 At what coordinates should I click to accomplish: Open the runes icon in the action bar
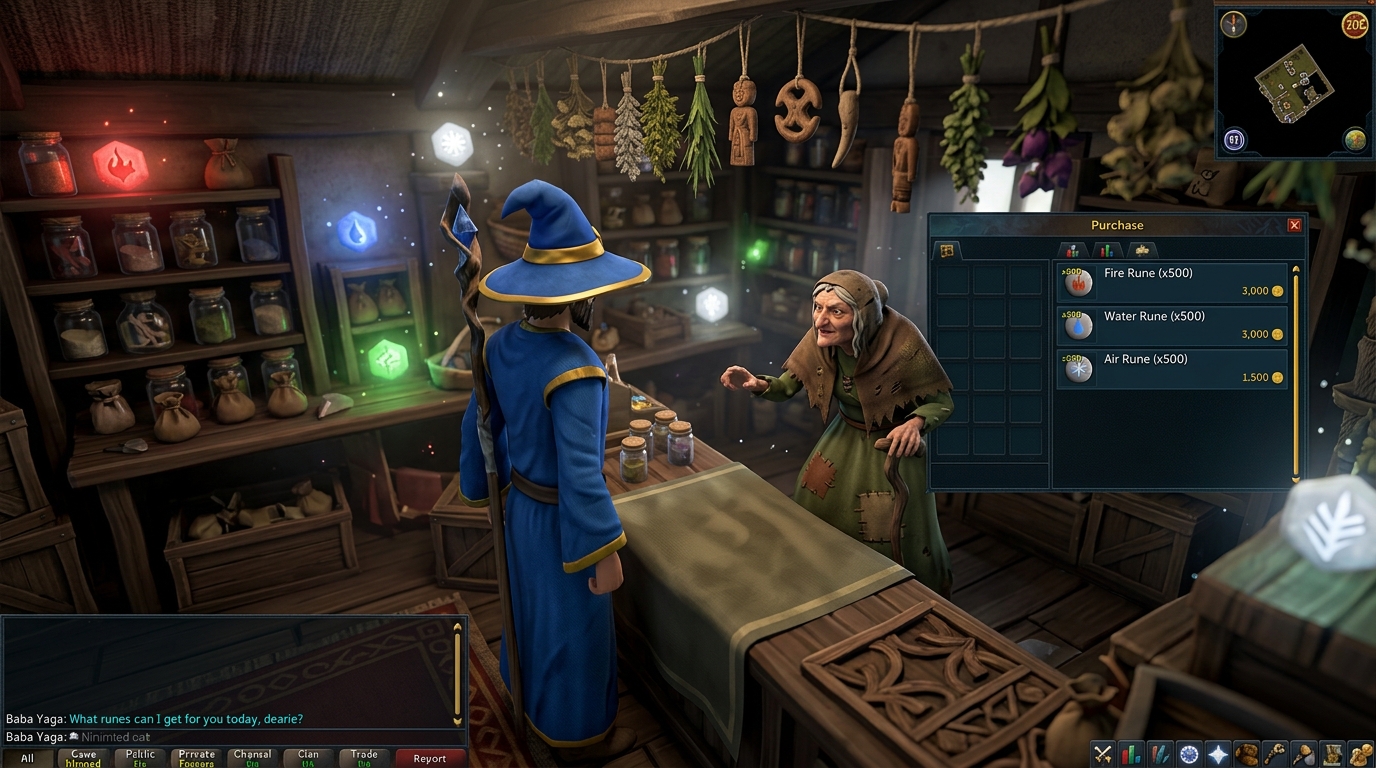tap(1159, 752)
